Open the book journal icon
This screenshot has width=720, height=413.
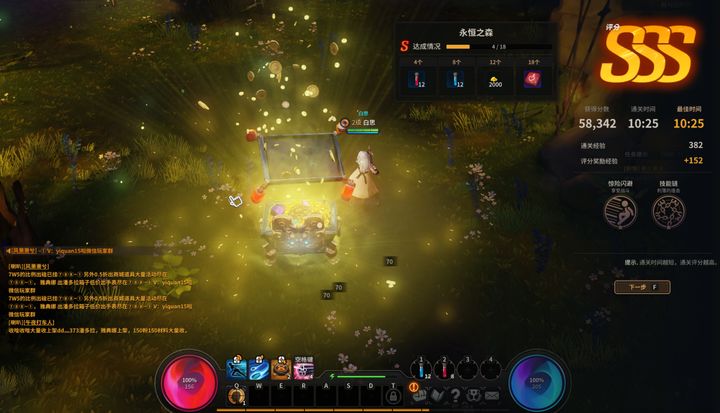tap(439, 397)
